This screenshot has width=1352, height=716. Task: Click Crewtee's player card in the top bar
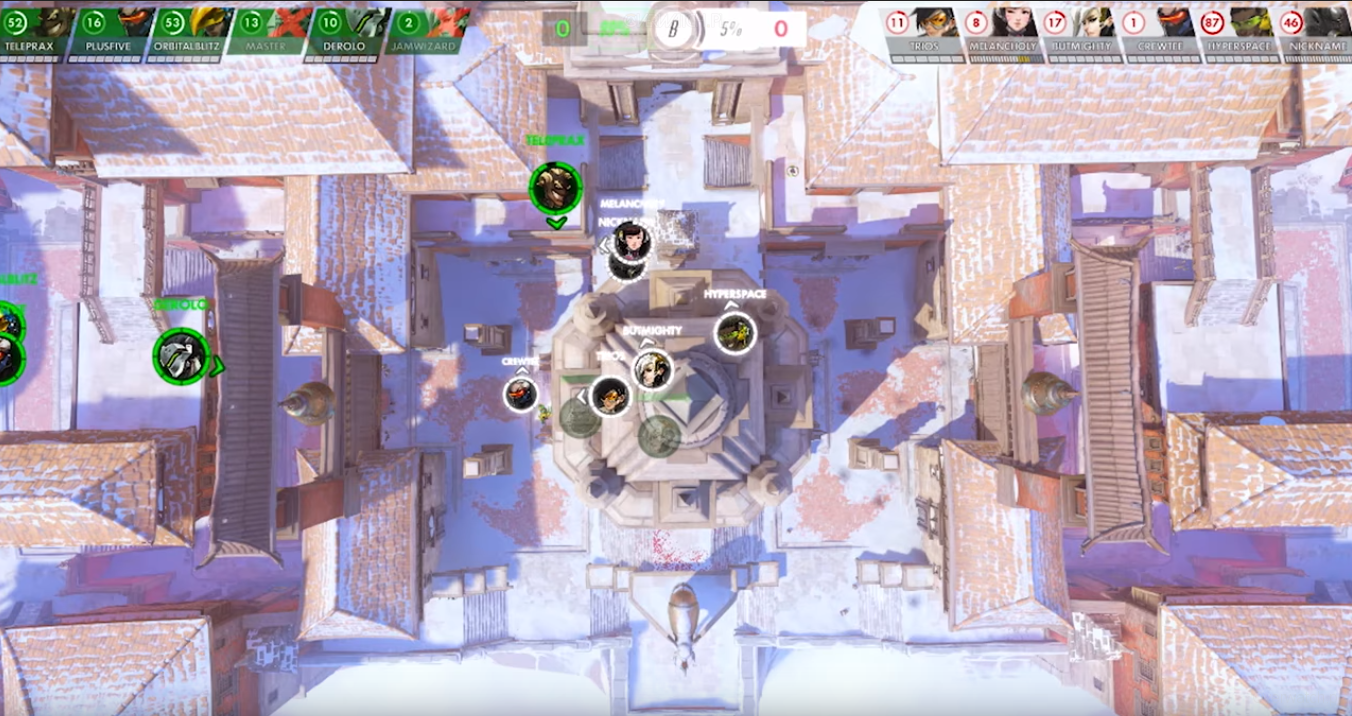tap(1162, 32)
